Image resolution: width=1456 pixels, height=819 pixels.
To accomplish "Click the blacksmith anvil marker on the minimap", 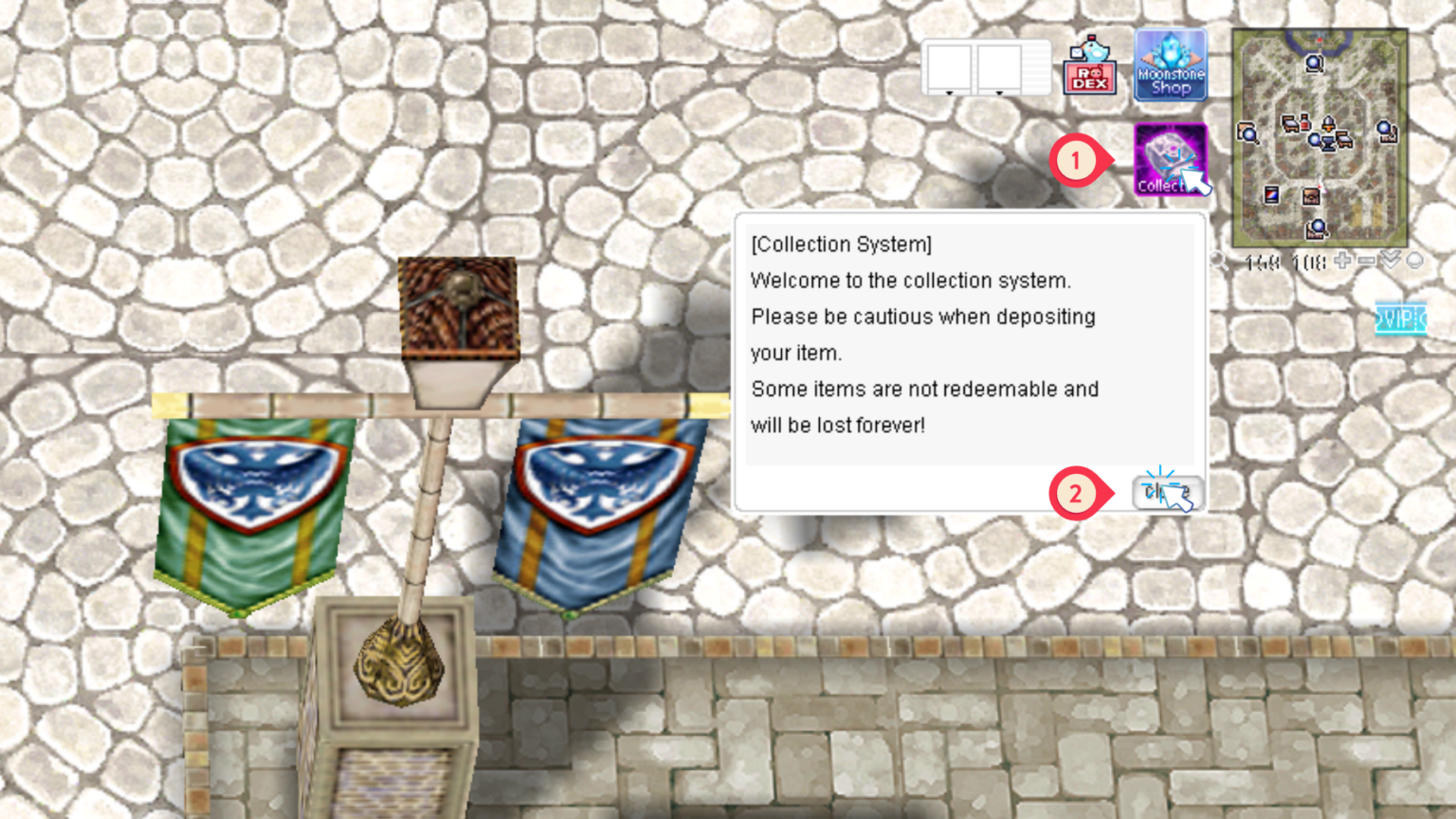I will coord(1326,143).
